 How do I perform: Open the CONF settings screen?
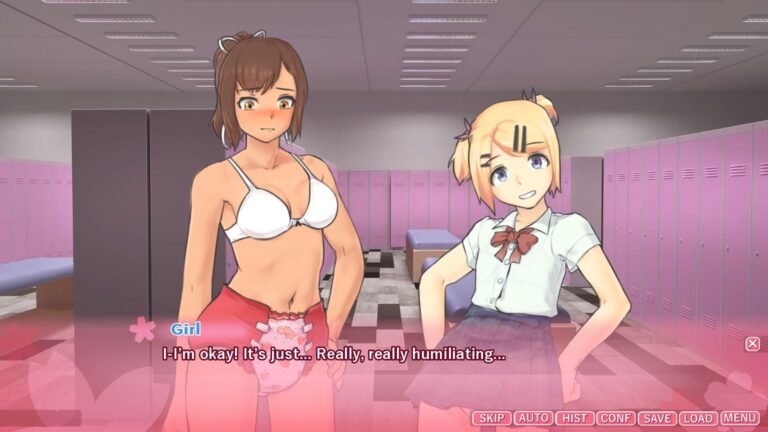(615, 418)
